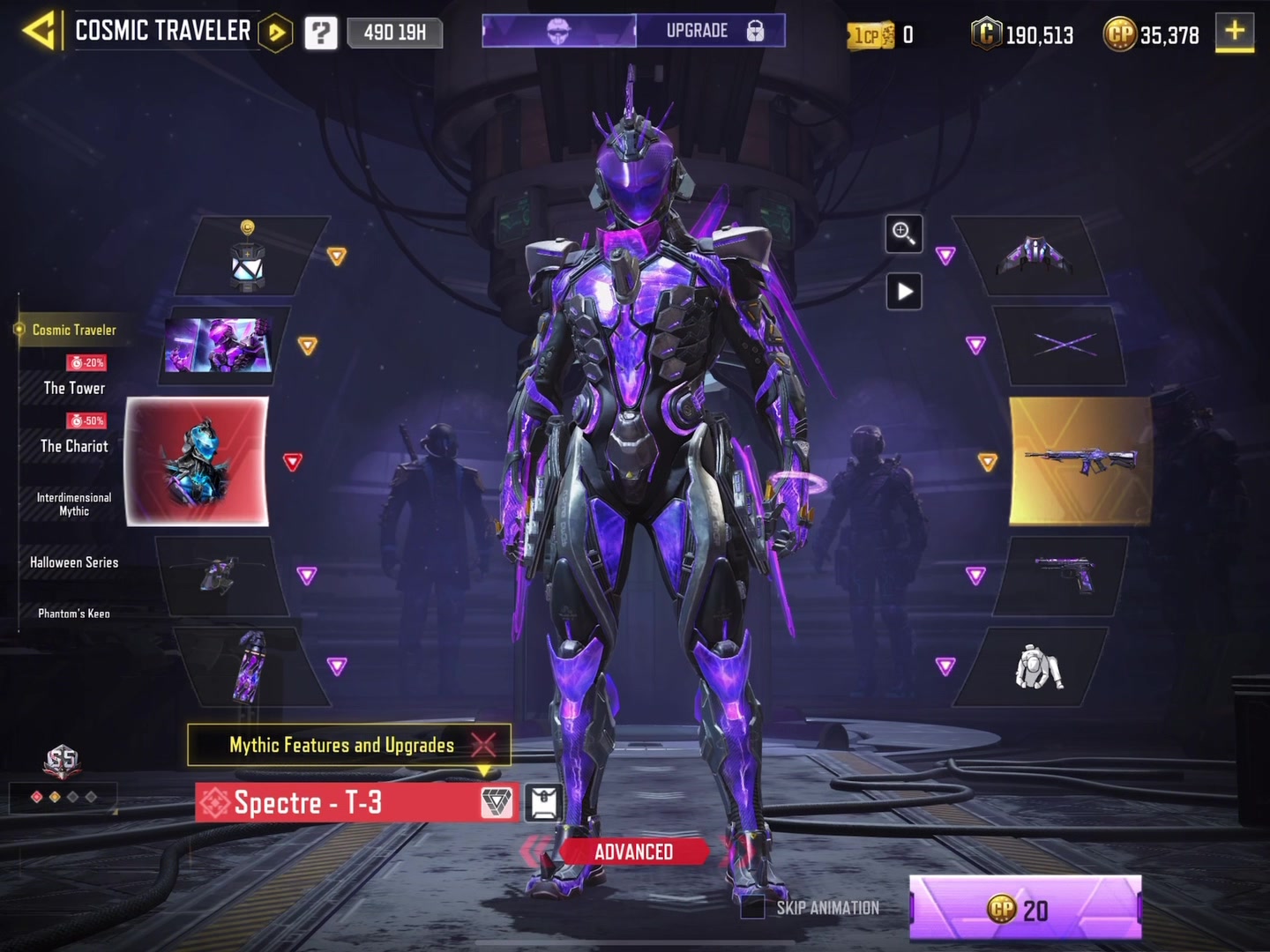Select the Cosmic Traveler draw entry
The height and width of the screenshot is (952, 1270).
[74, 330]
